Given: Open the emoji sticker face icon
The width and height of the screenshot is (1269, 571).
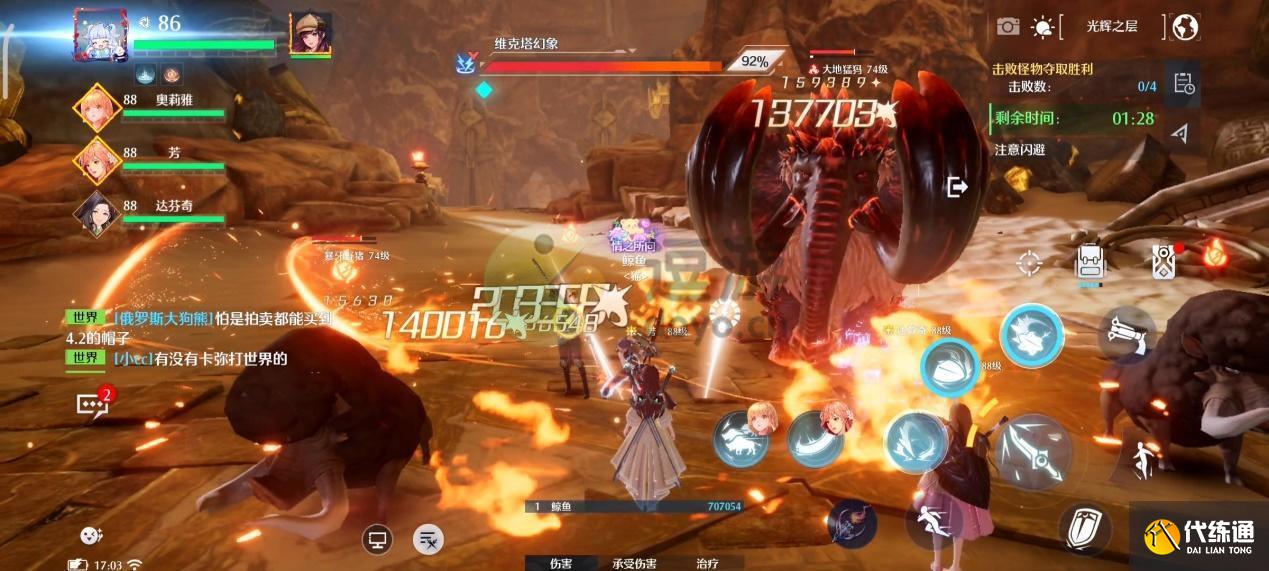Looking at the screenshot, I should (92, 536).
